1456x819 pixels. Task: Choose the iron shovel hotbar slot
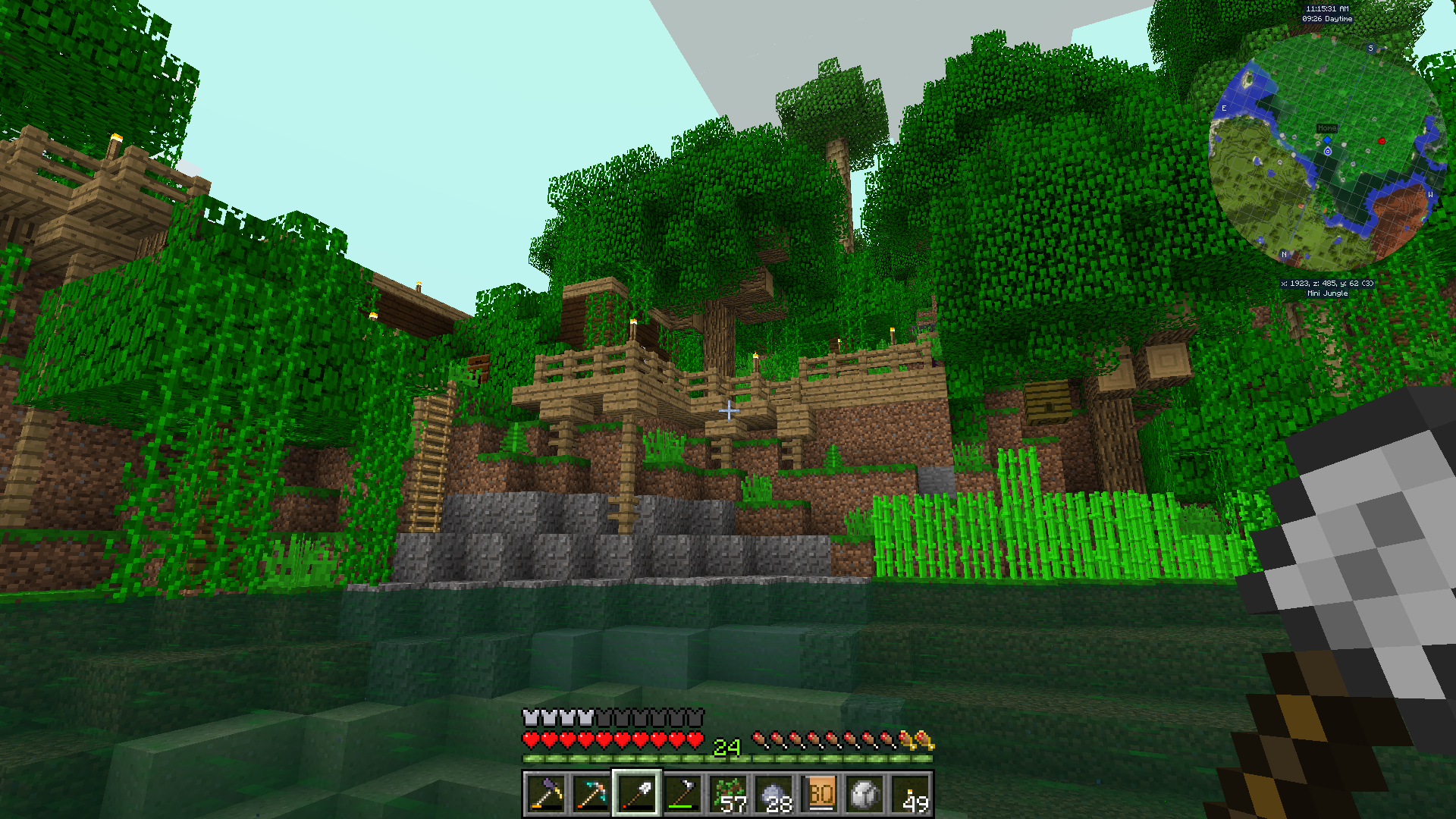click(637, 794)
